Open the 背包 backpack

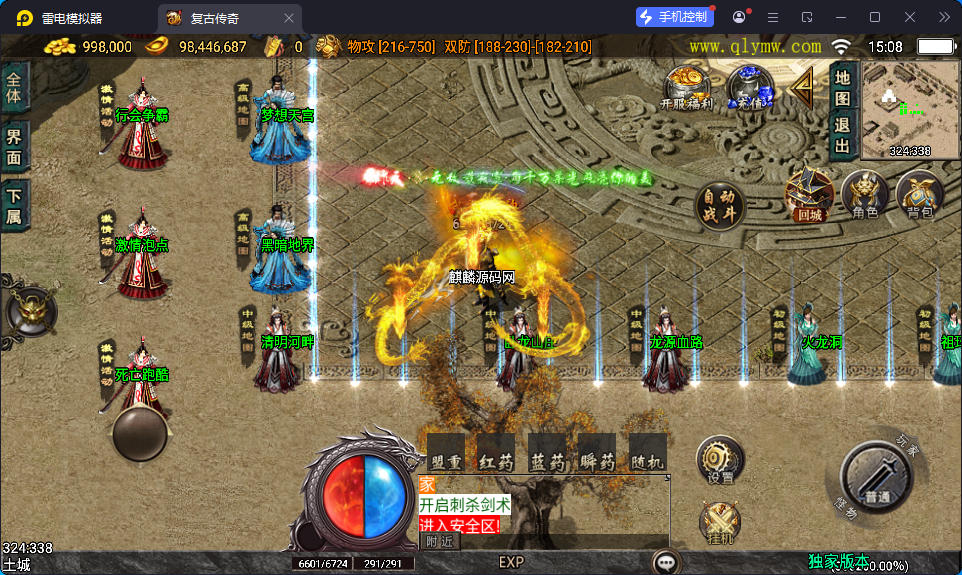pos(919,193)
